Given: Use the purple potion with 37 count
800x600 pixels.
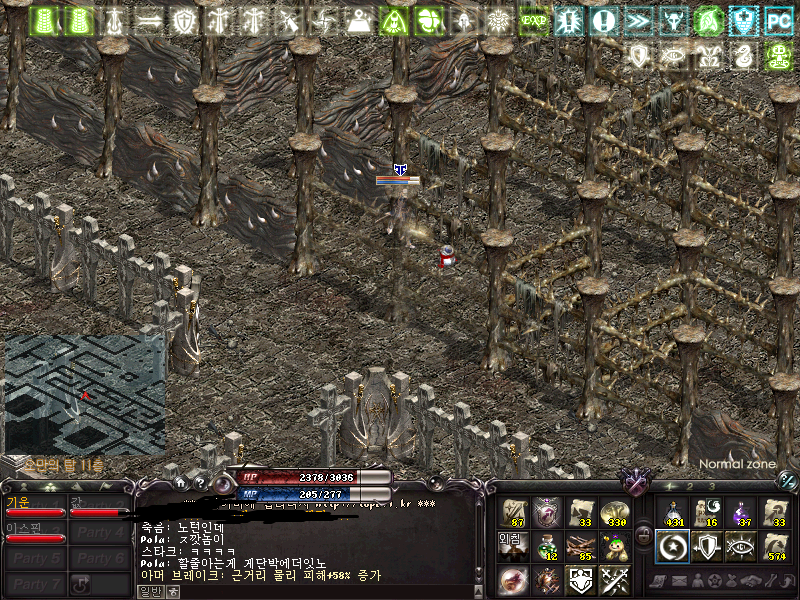Looking at the screenshot, I should tap(741, 513).
